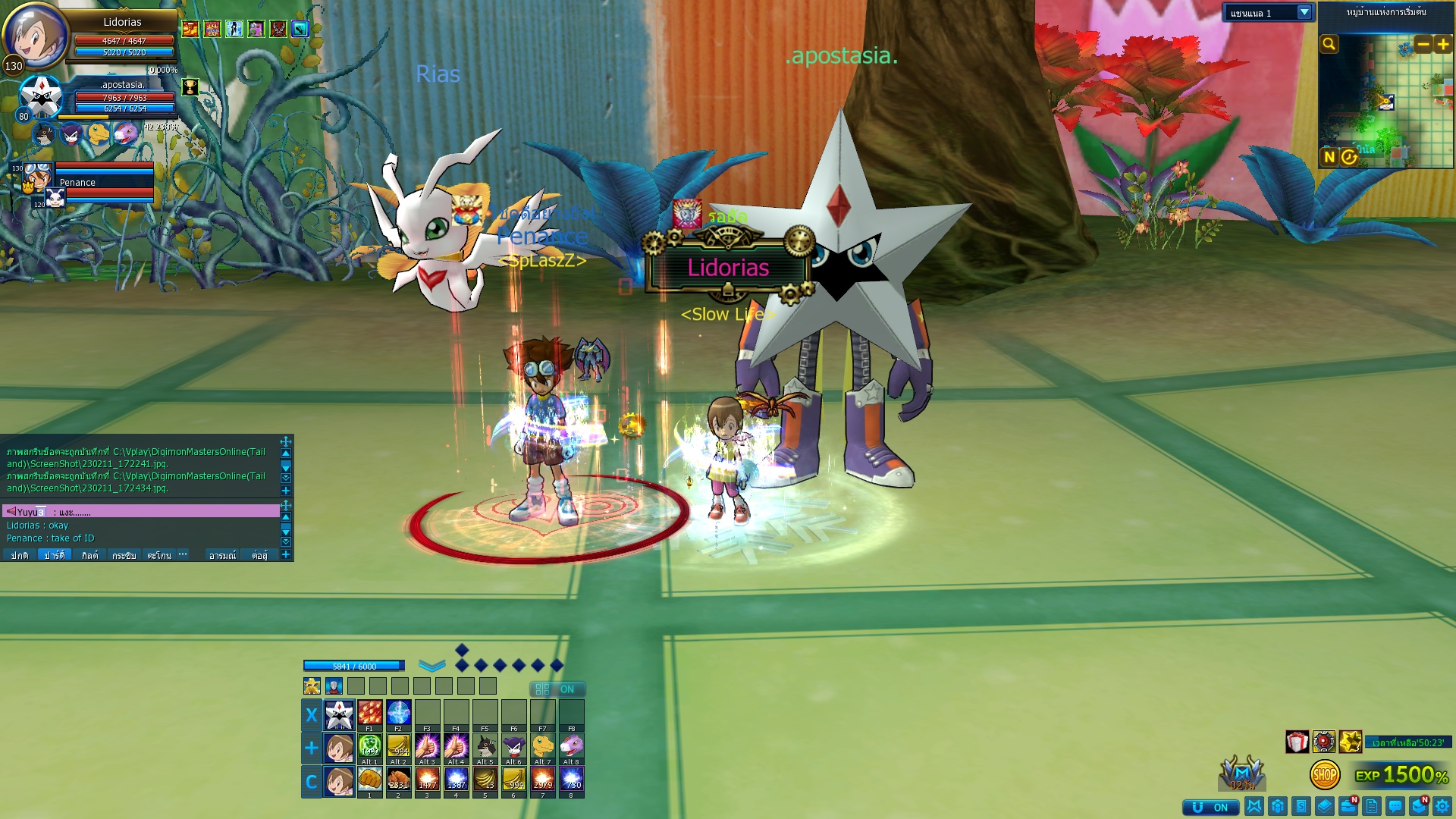Click the white gift box icon
This screenshot has height=819, width=1456.
tap(1297, 742)
